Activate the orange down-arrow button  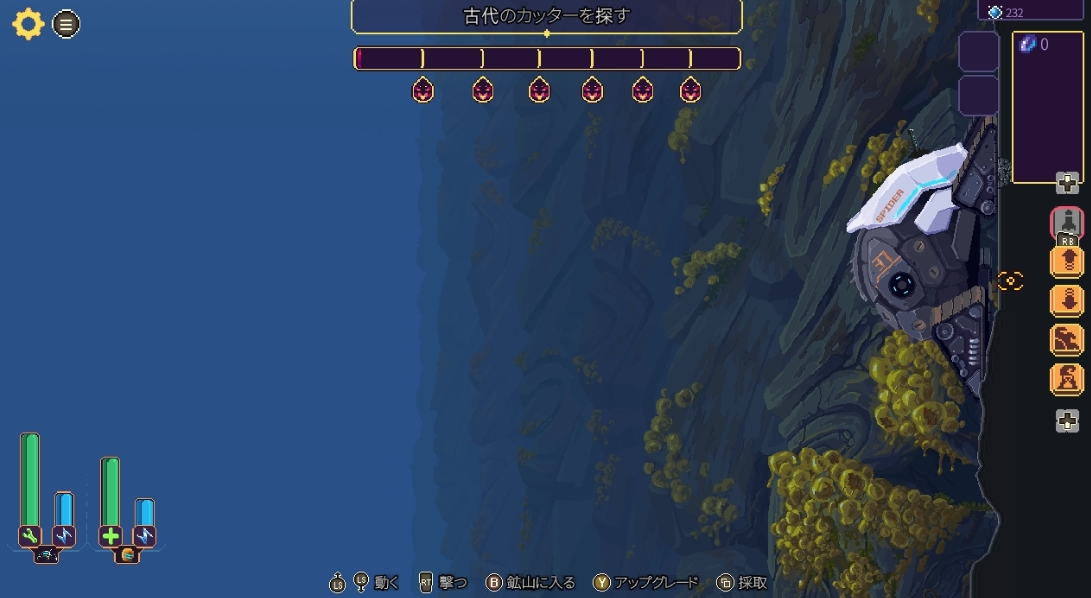click(x=1067, y=300)
